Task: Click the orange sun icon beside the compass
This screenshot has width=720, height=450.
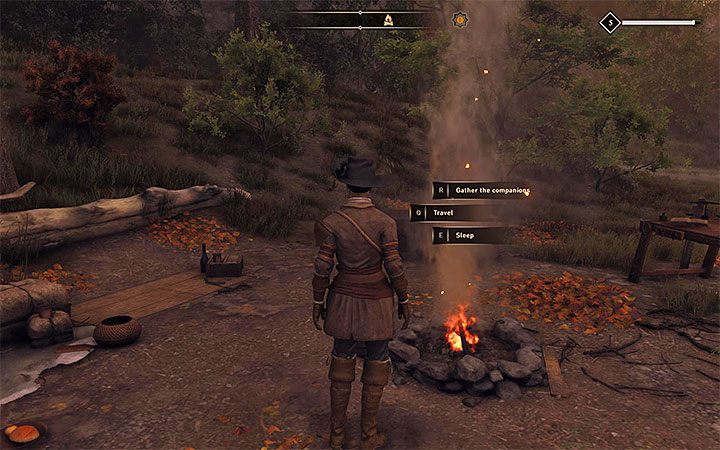Action: 460,19
